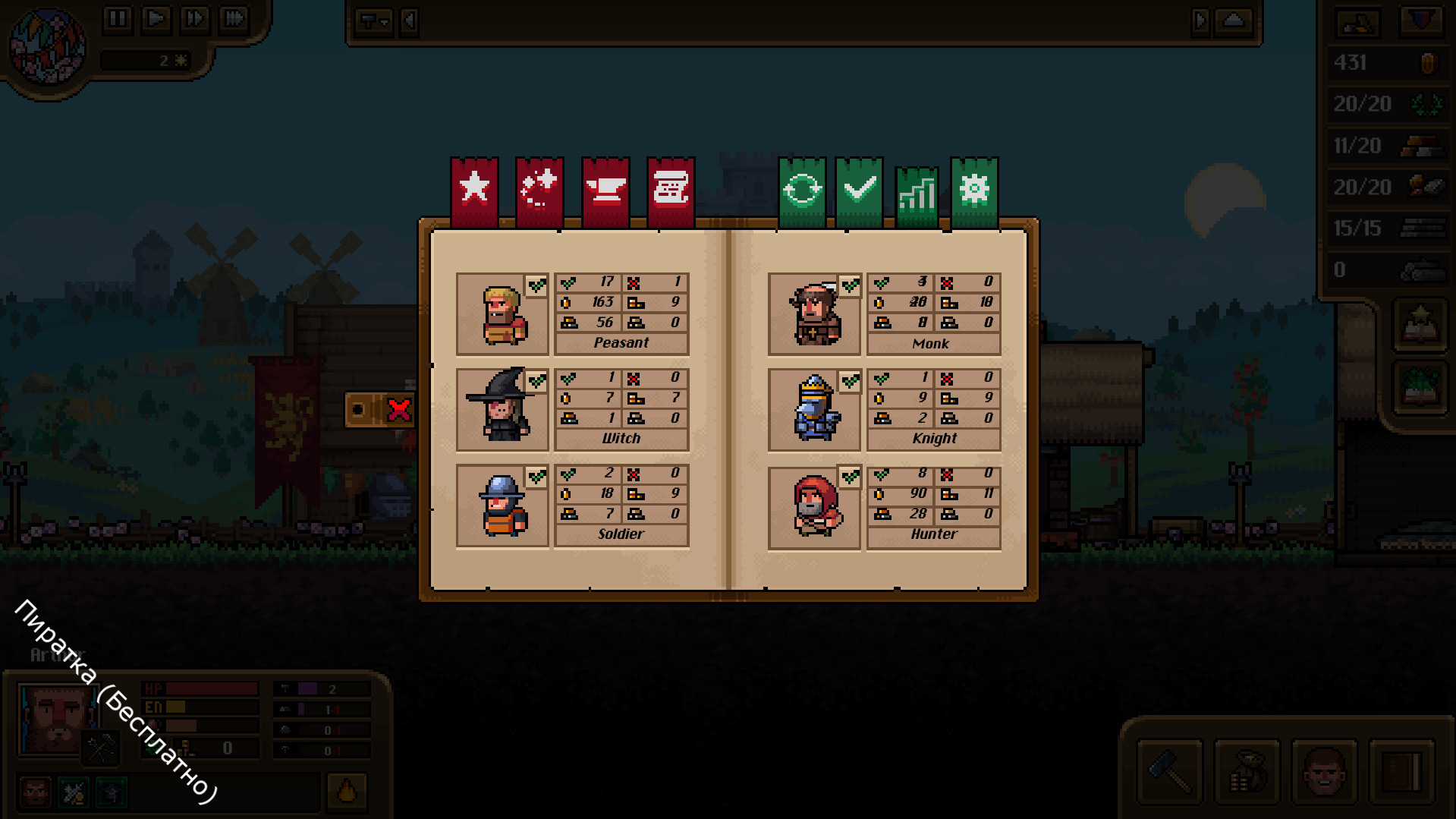The height and width of the screenshot is (819, 1456).
Task: Toggle the Witch portrait checkmark
Action: click(537, 381)
